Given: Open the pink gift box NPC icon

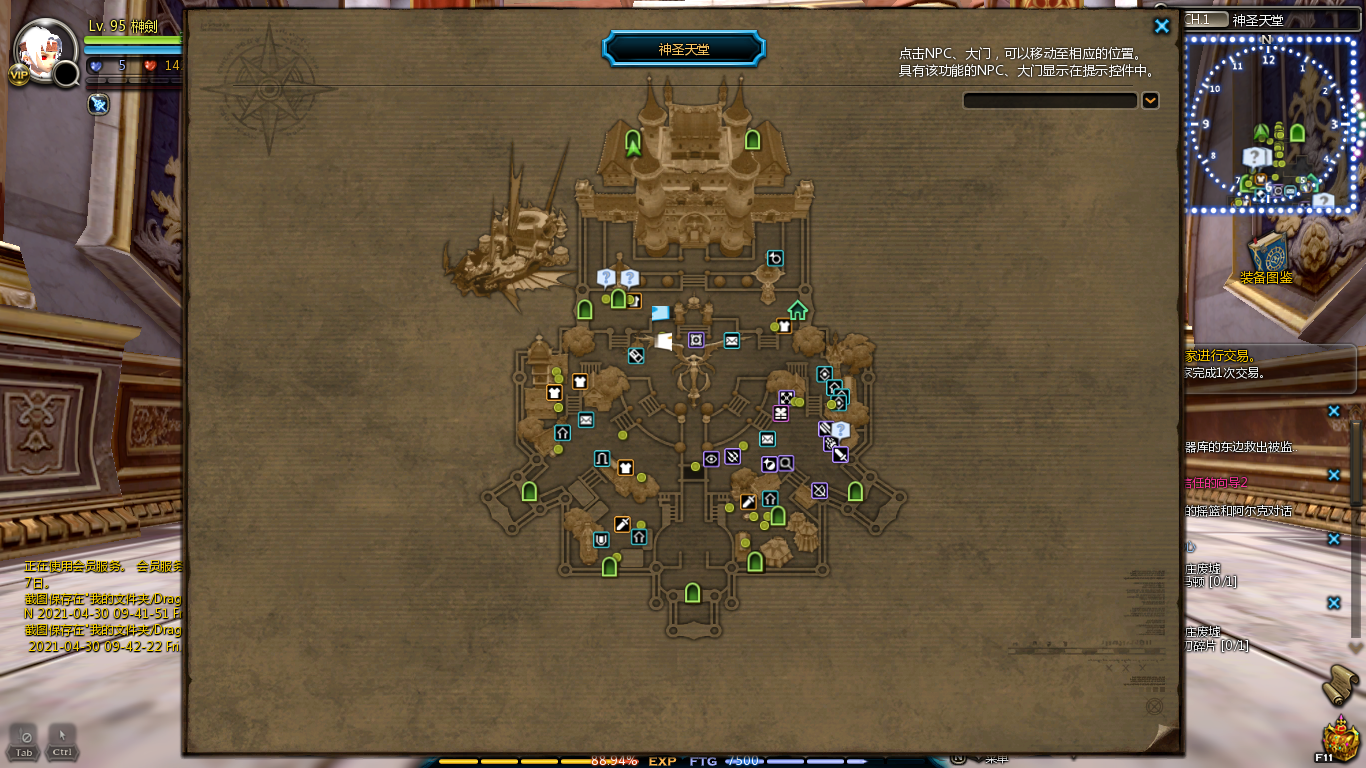Looking at the screenshot, I should point(779,412).
